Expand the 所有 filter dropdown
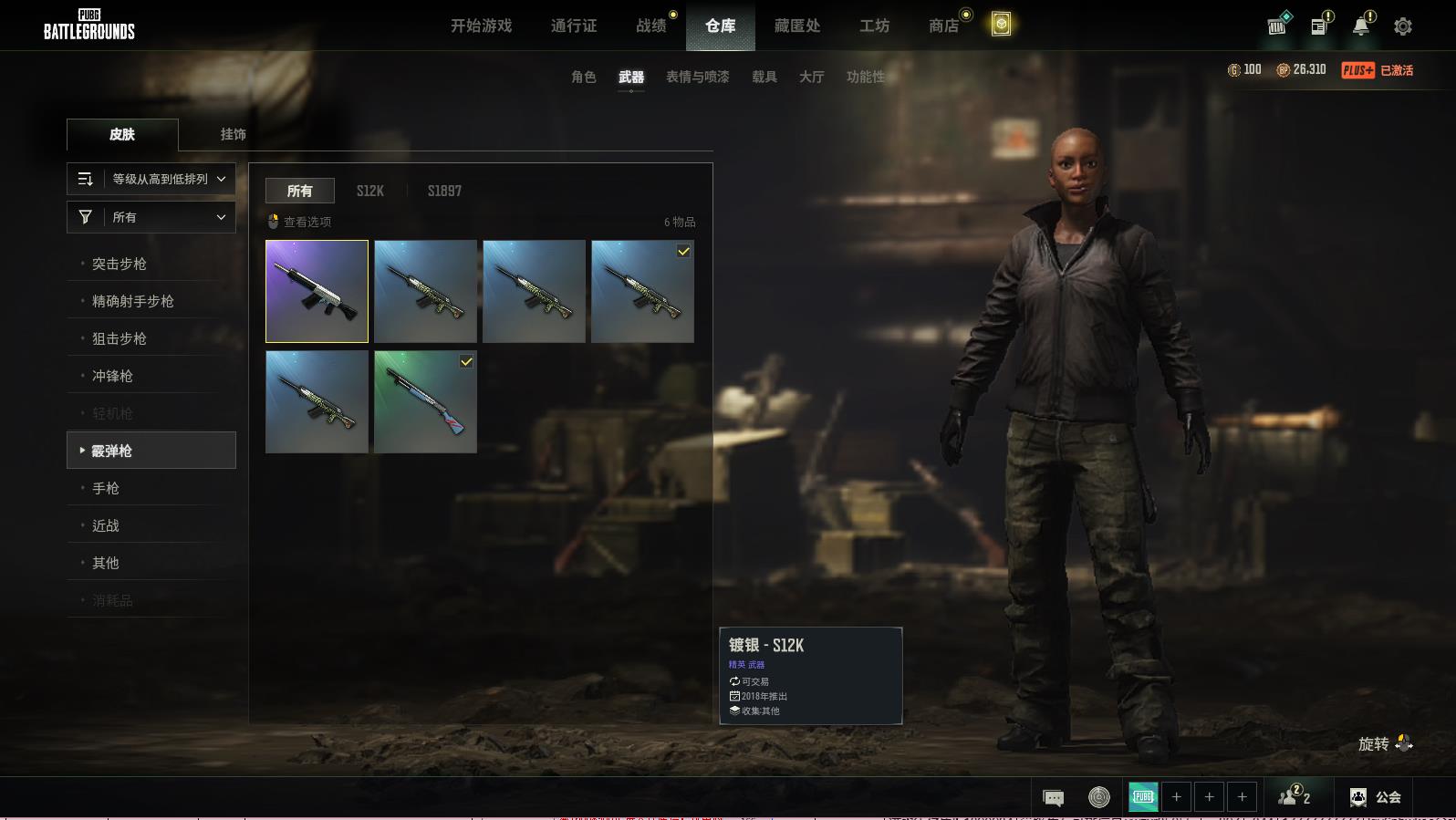The height and width of the screenshot is (820, 1456). (x=151, y=217)
